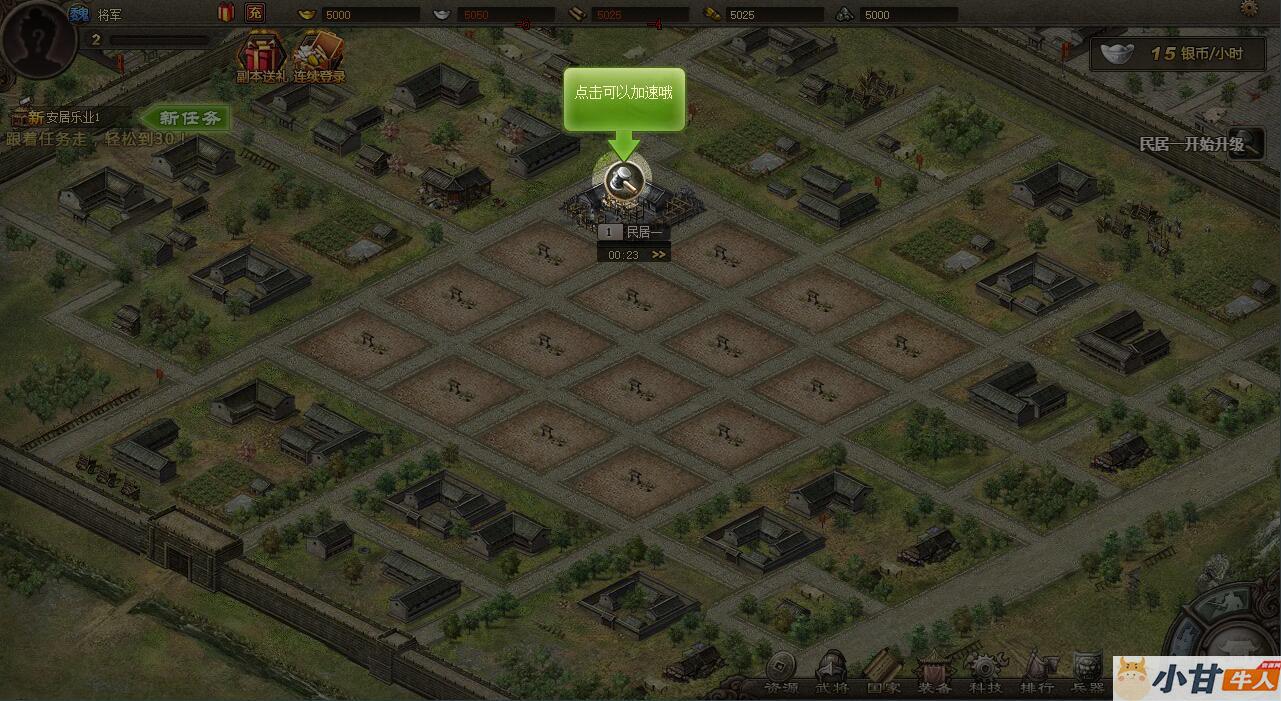Open the 新任务 new quest banner
This screenshot has width=1281, height=701.
(x=188, y=118)
